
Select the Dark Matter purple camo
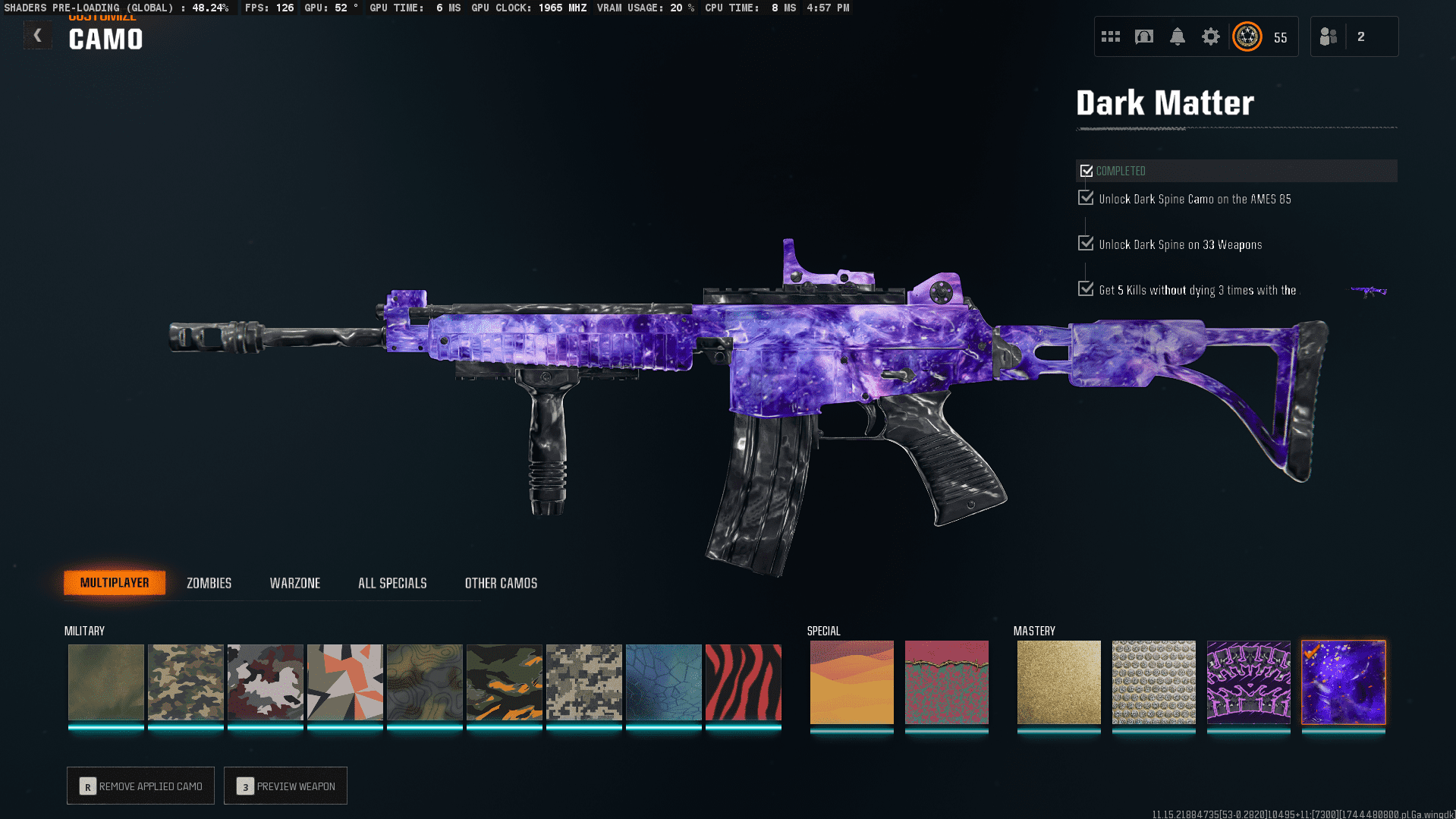(1343, 682)
